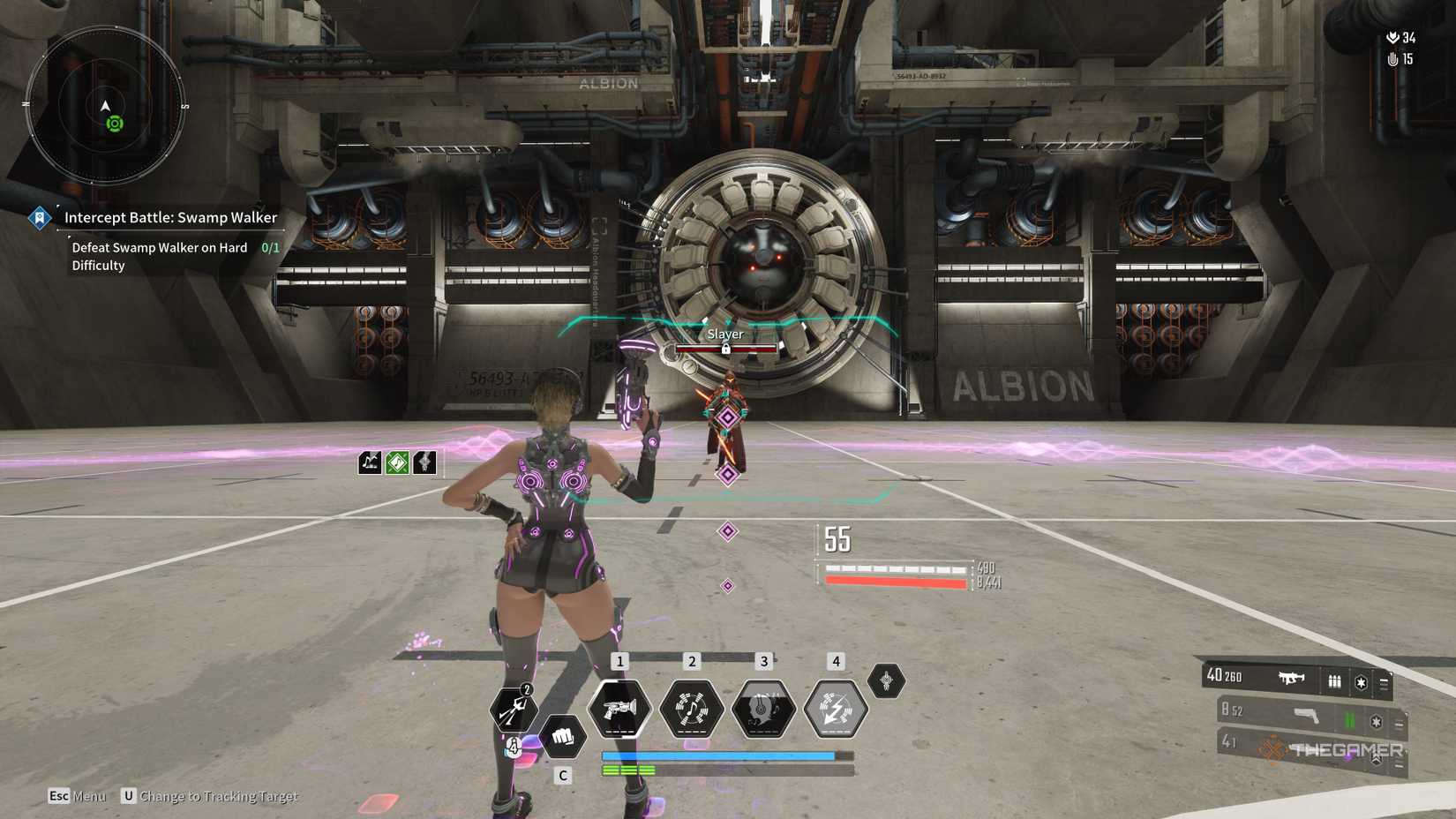Select the ultimate ability hexagon right of skill 4
Screen dimensions: 1456x819
[885, 681]
